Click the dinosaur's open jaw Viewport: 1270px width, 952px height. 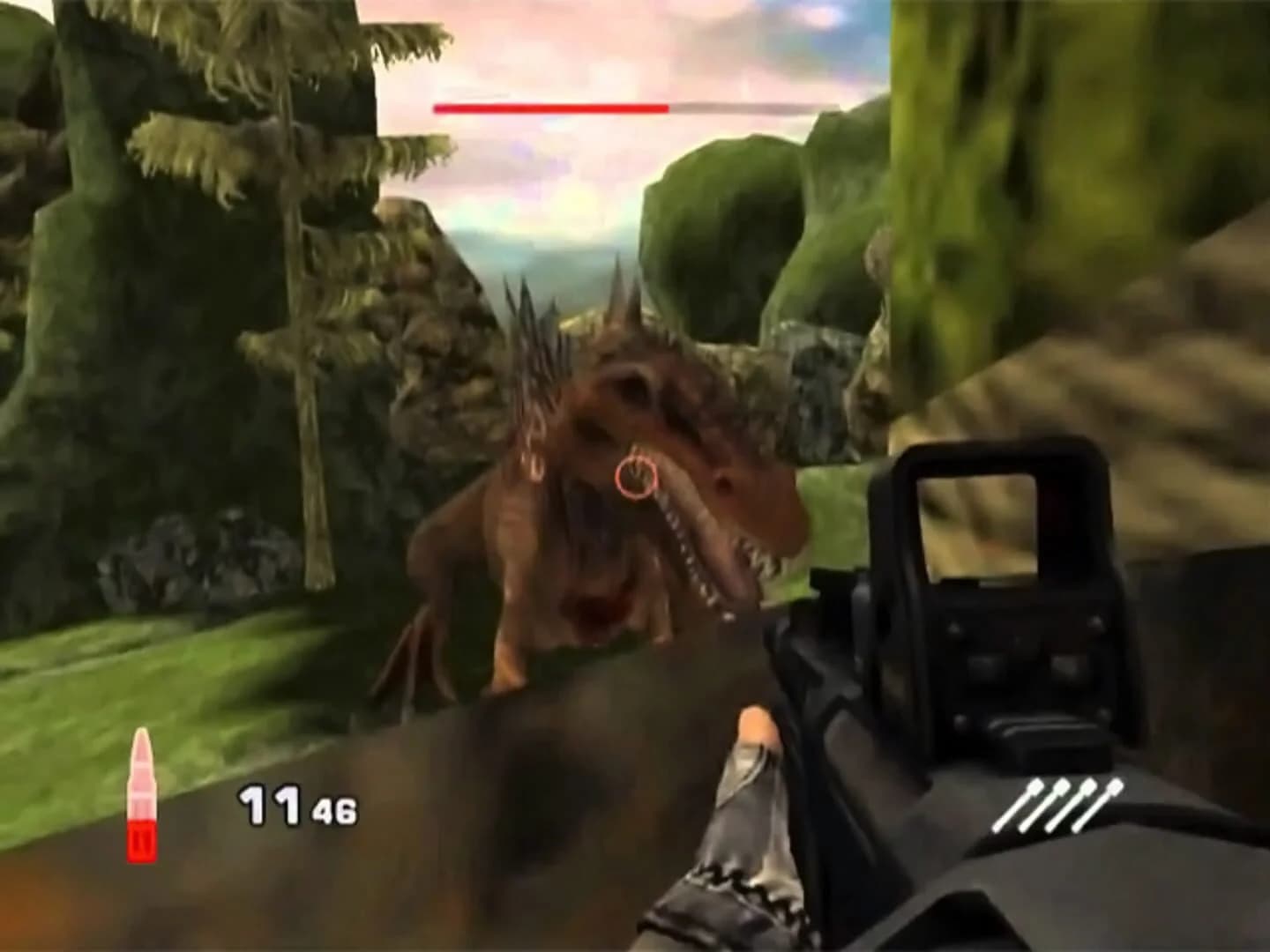tap(706, 555)
